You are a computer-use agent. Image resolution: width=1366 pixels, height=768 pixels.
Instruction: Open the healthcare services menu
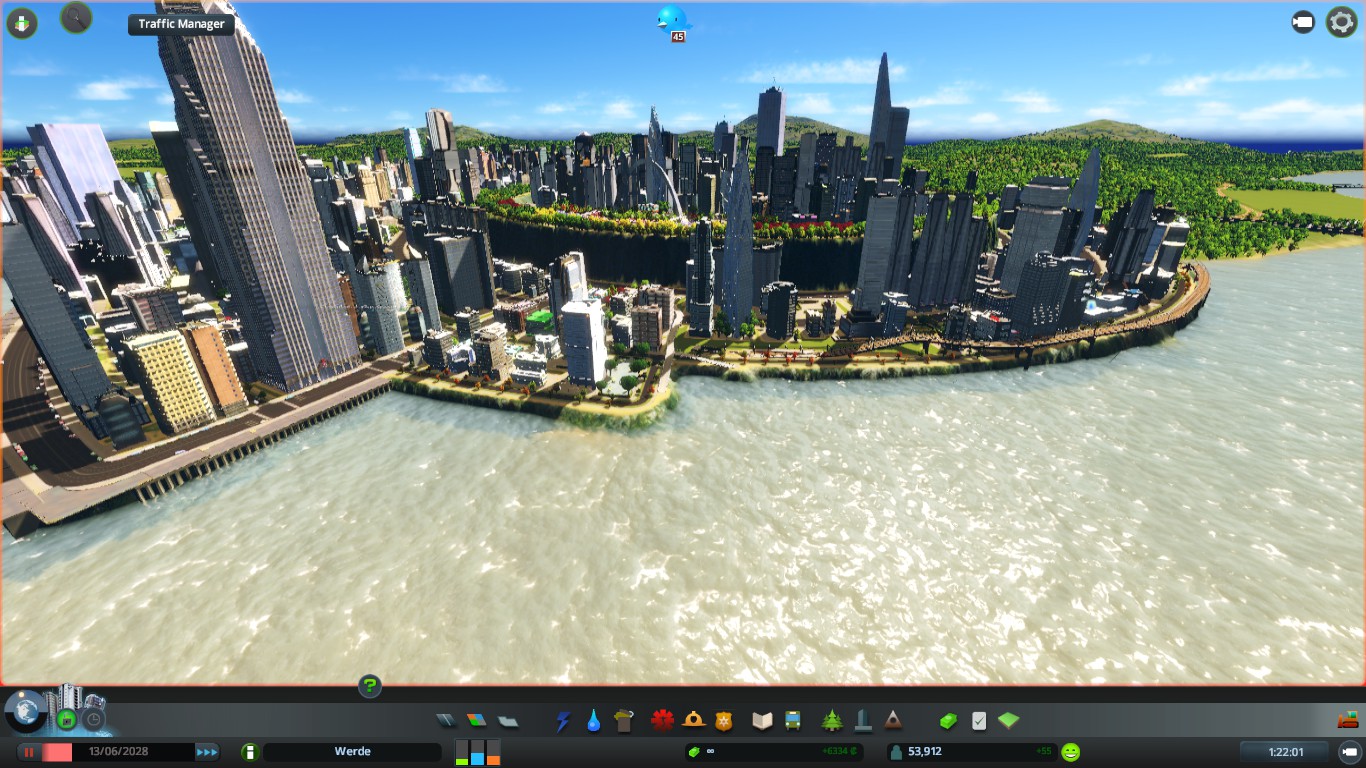coord(662,720)
